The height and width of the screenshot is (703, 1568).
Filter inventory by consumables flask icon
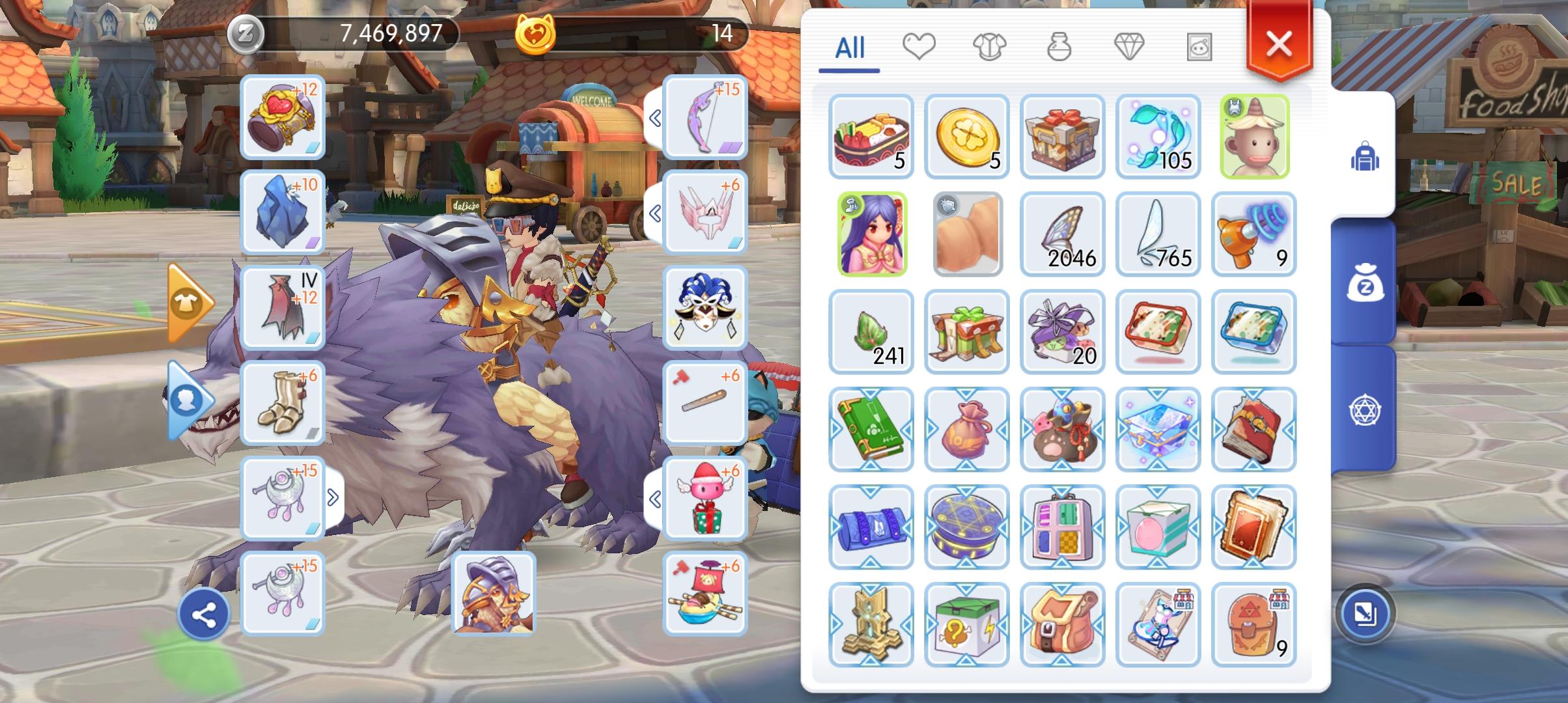pyautogui.click(x=1060, y=47)
